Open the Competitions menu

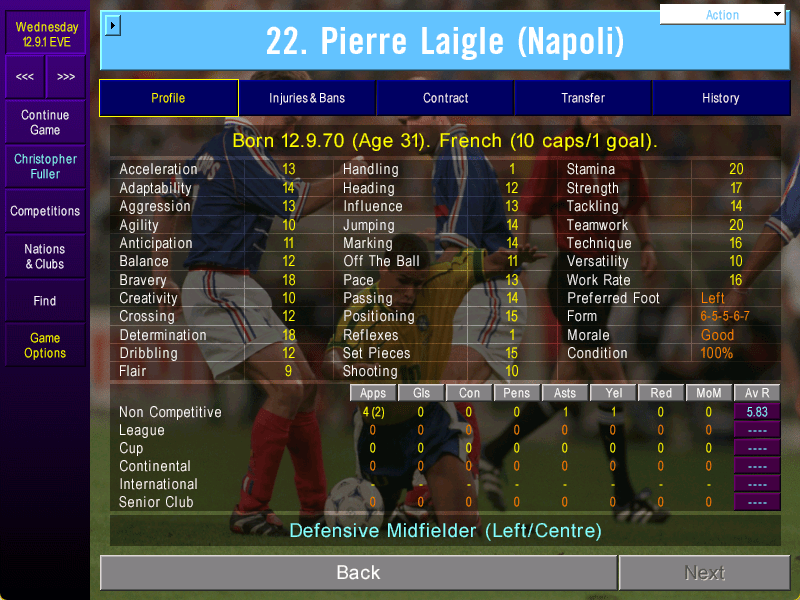click(x=45, y=211)
